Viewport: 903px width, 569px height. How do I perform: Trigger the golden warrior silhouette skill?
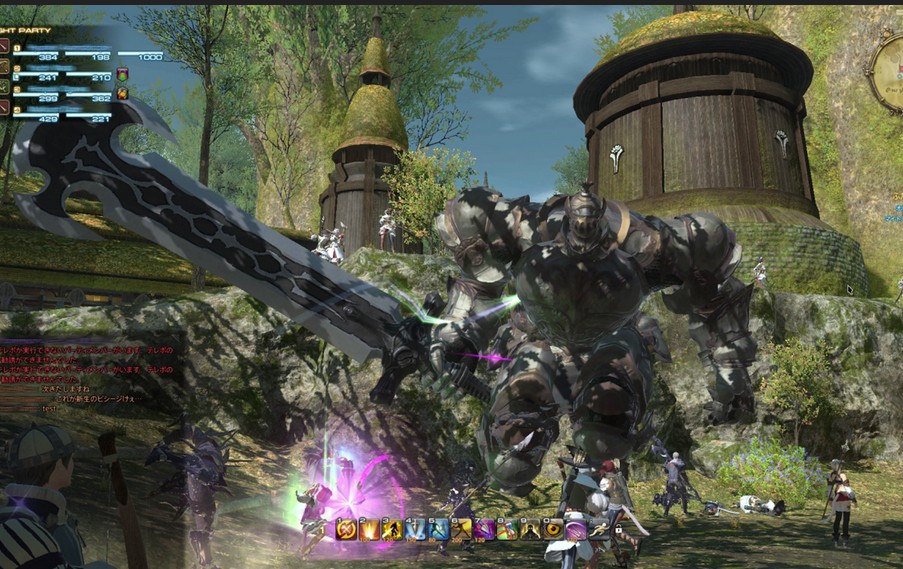pyautogui.click(x=392, y=529)
